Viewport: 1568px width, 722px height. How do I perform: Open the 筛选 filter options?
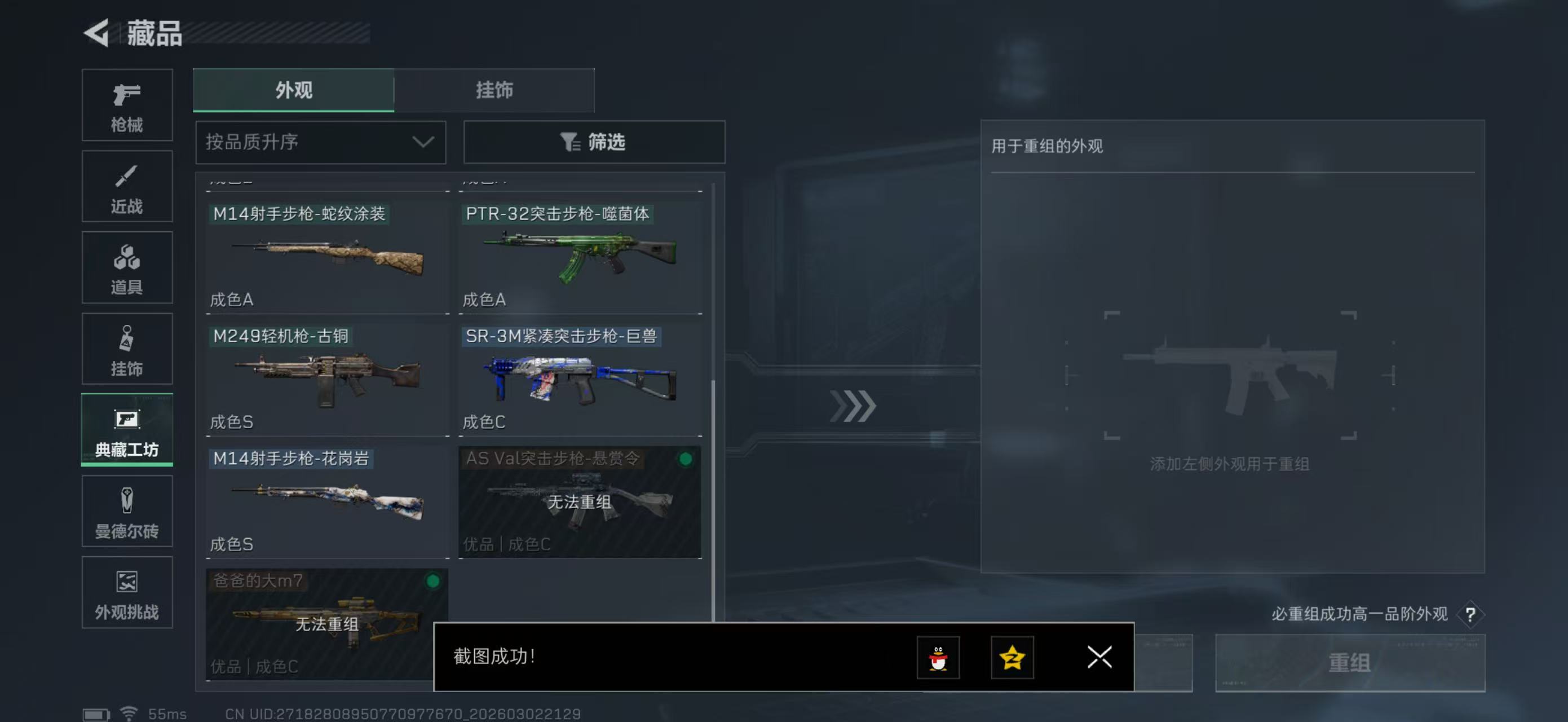(594, 142)
